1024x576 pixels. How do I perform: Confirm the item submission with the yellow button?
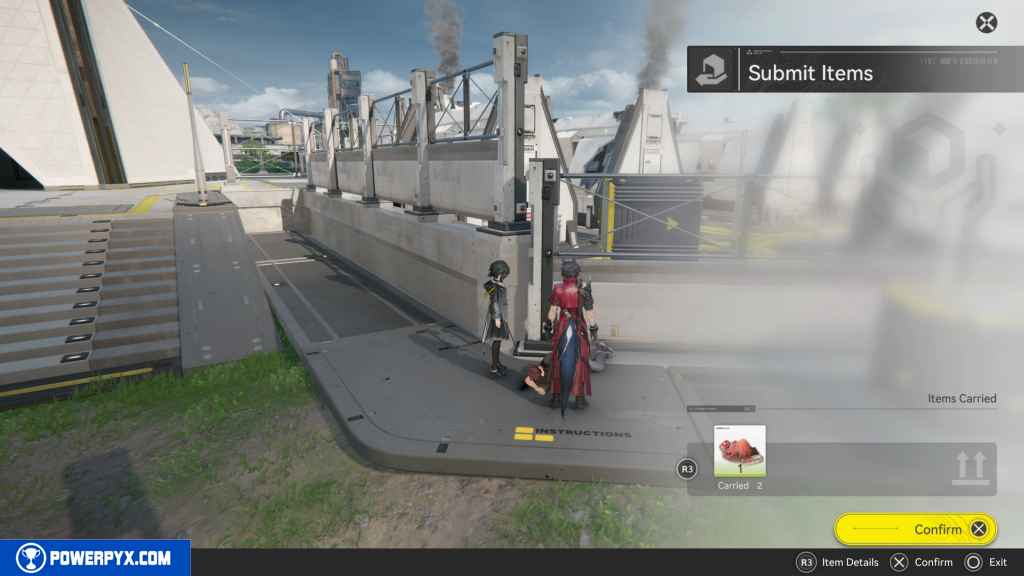[x=914, y=529]
